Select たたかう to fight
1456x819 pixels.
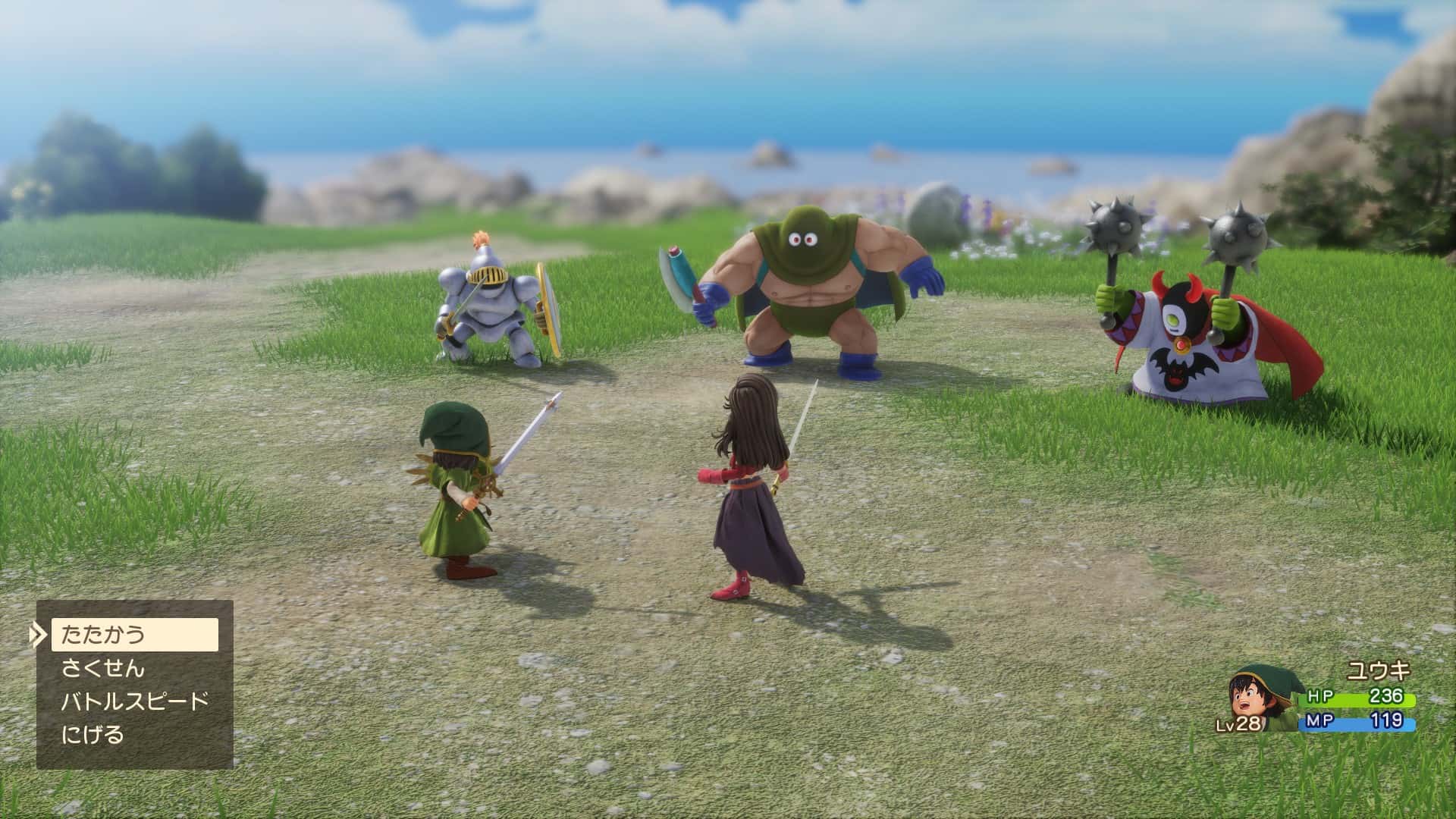pos(134,634)
